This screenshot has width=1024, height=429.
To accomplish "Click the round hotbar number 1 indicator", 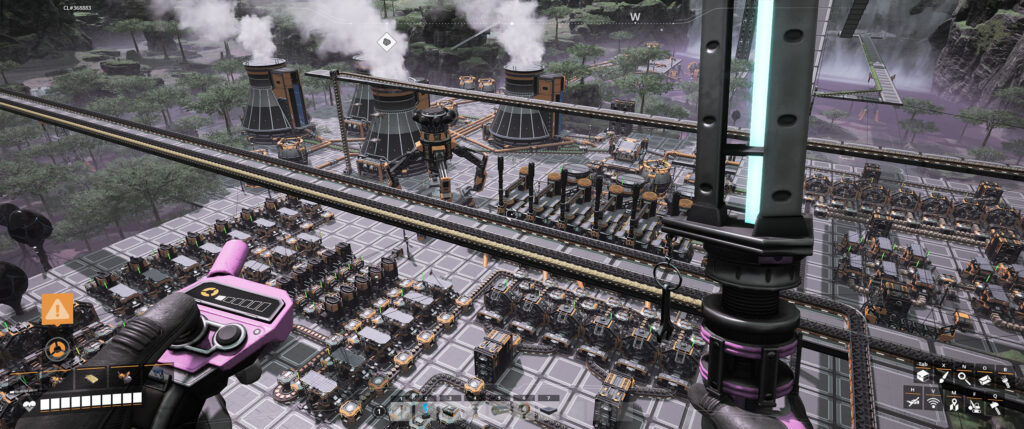I will (x=380, y=410).
